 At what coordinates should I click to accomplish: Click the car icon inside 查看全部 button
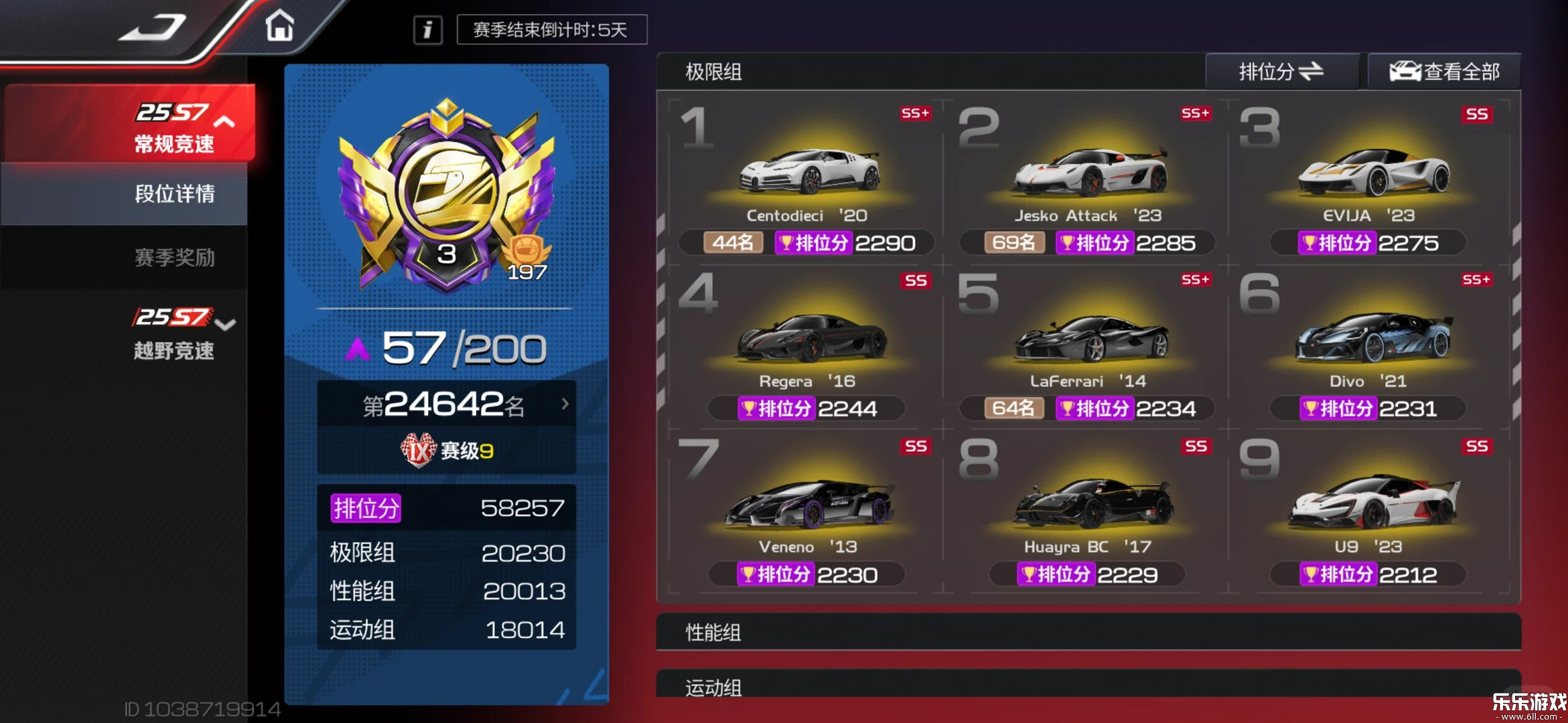[x=1407, y=70]
